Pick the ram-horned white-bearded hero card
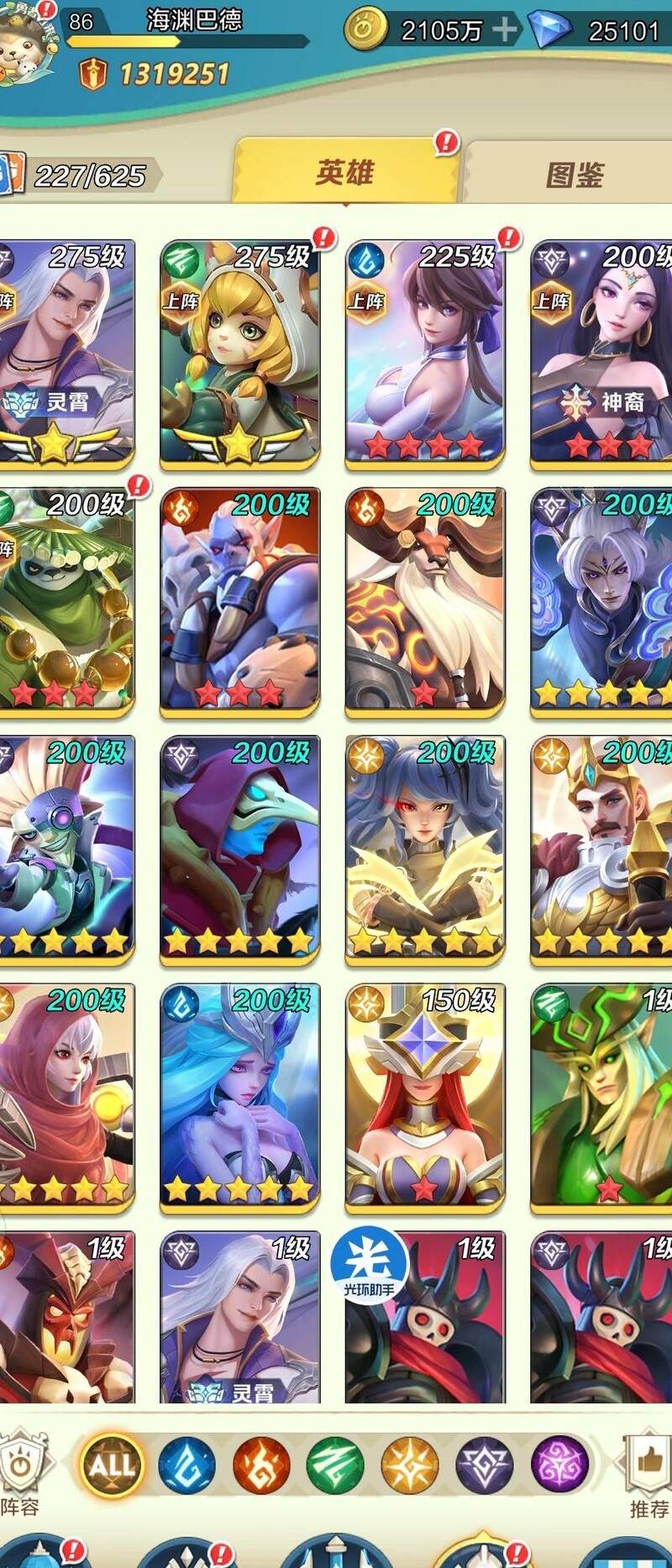This screenshot has height=1568, width=672. tap(425, 600)
